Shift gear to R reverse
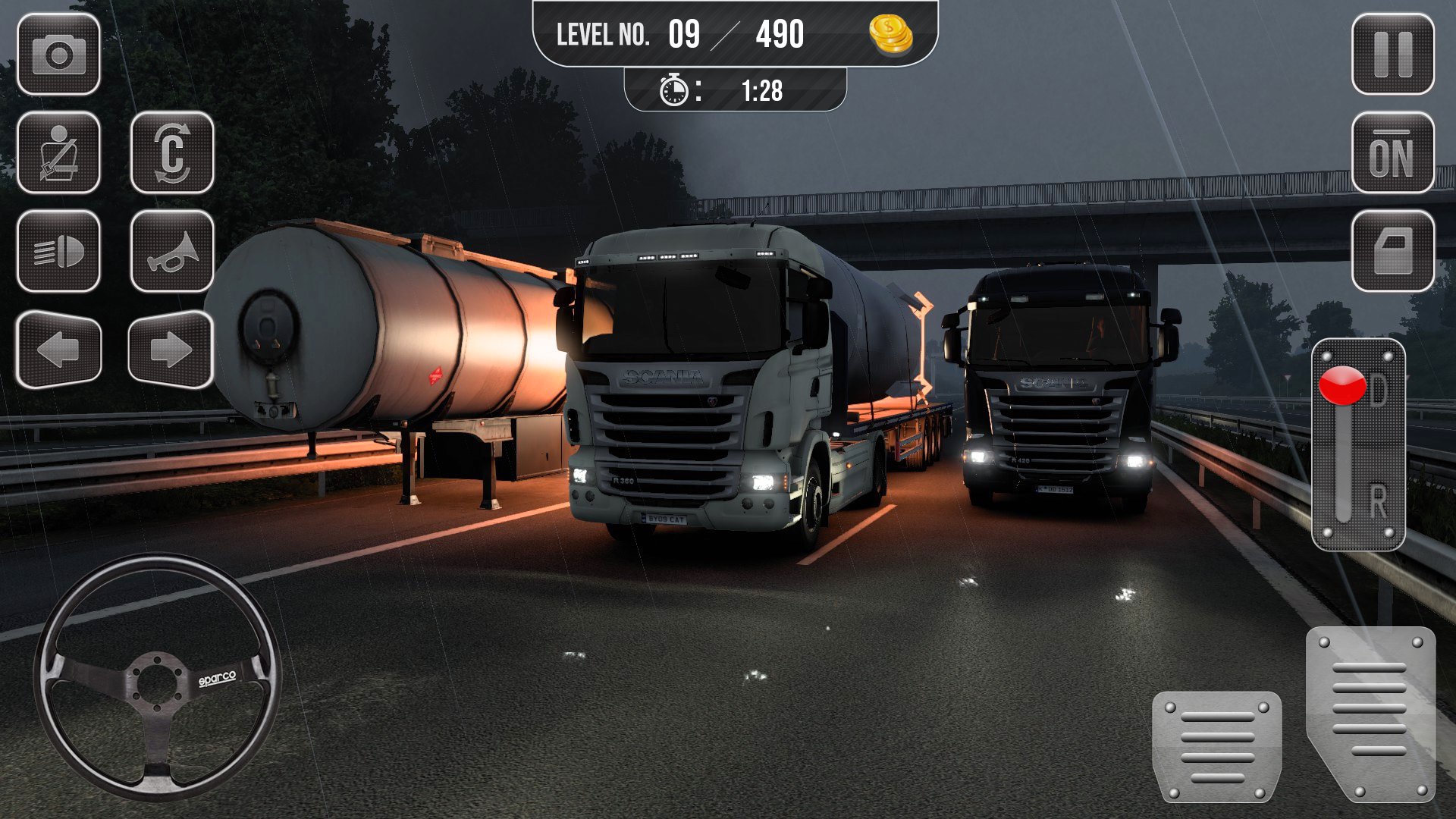1456x819 pixels. 1376,502
